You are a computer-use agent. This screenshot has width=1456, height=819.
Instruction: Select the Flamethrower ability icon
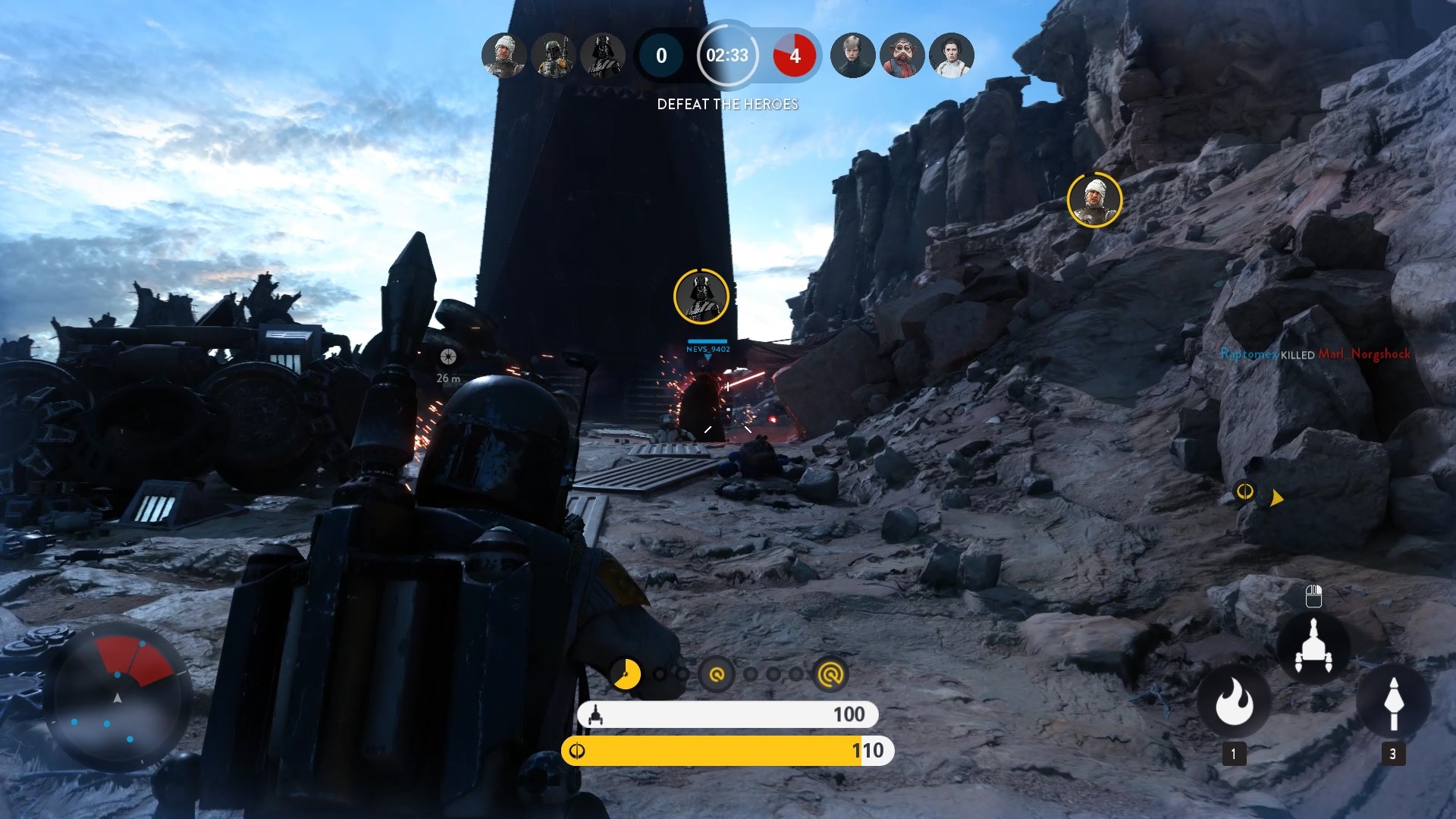coord(1235,704)
